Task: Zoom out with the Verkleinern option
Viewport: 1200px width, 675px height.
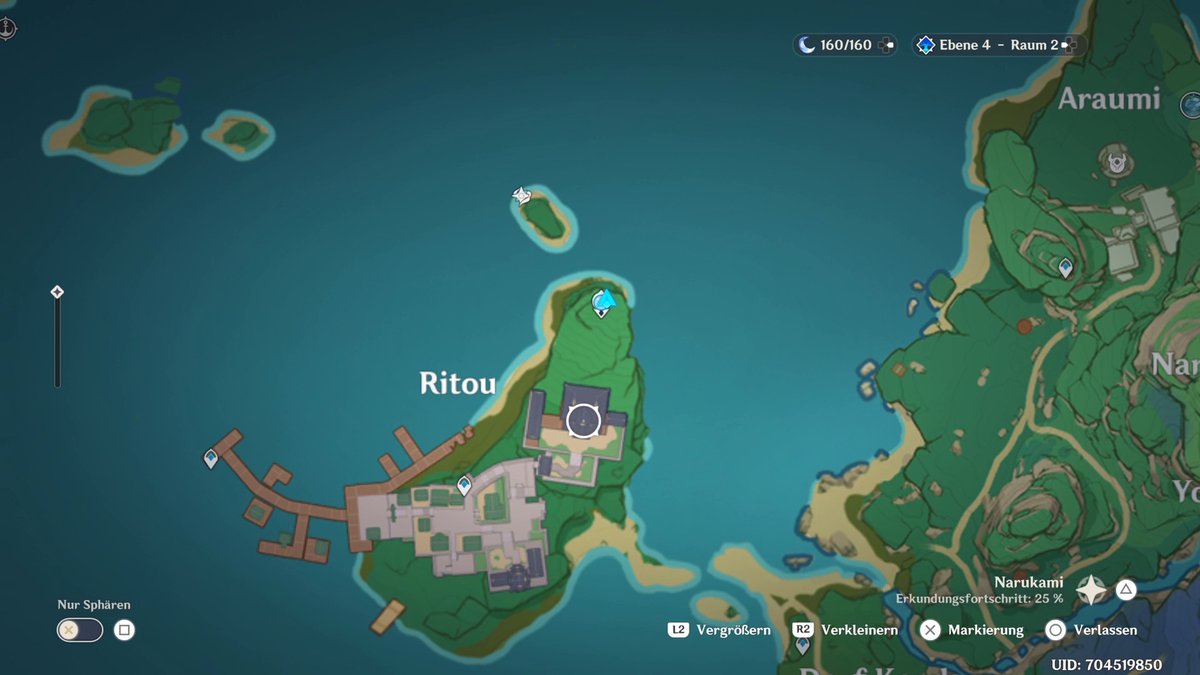Action: 846,630
